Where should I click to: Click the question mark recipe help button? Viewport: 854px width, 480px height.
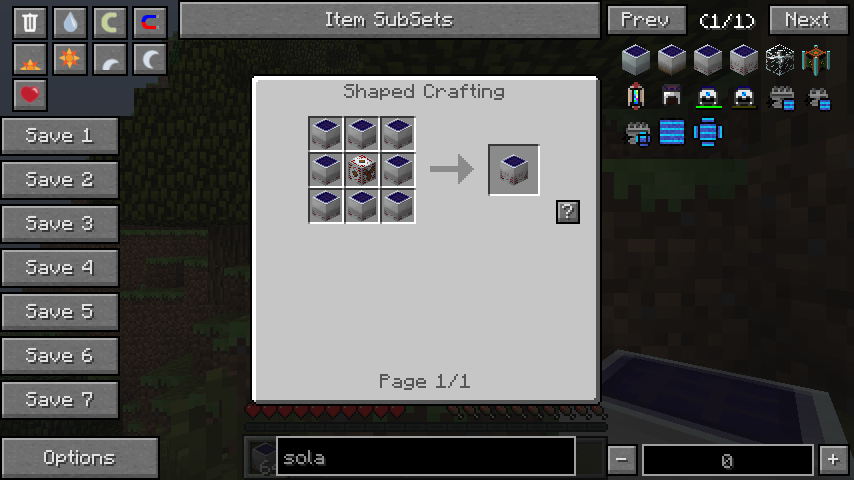[567, 211]
